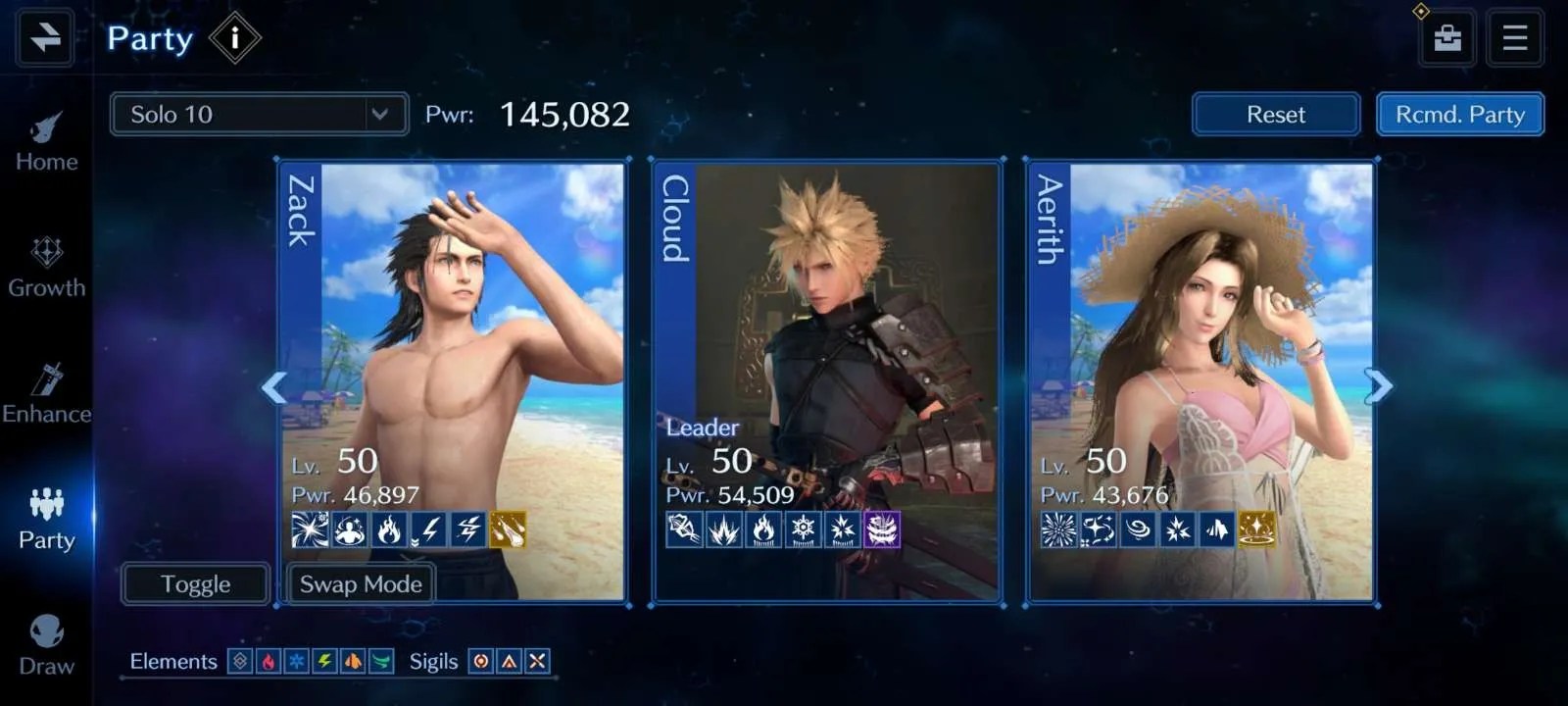
Task: Open the hamburger main menu
Action: click(1514, 38)
